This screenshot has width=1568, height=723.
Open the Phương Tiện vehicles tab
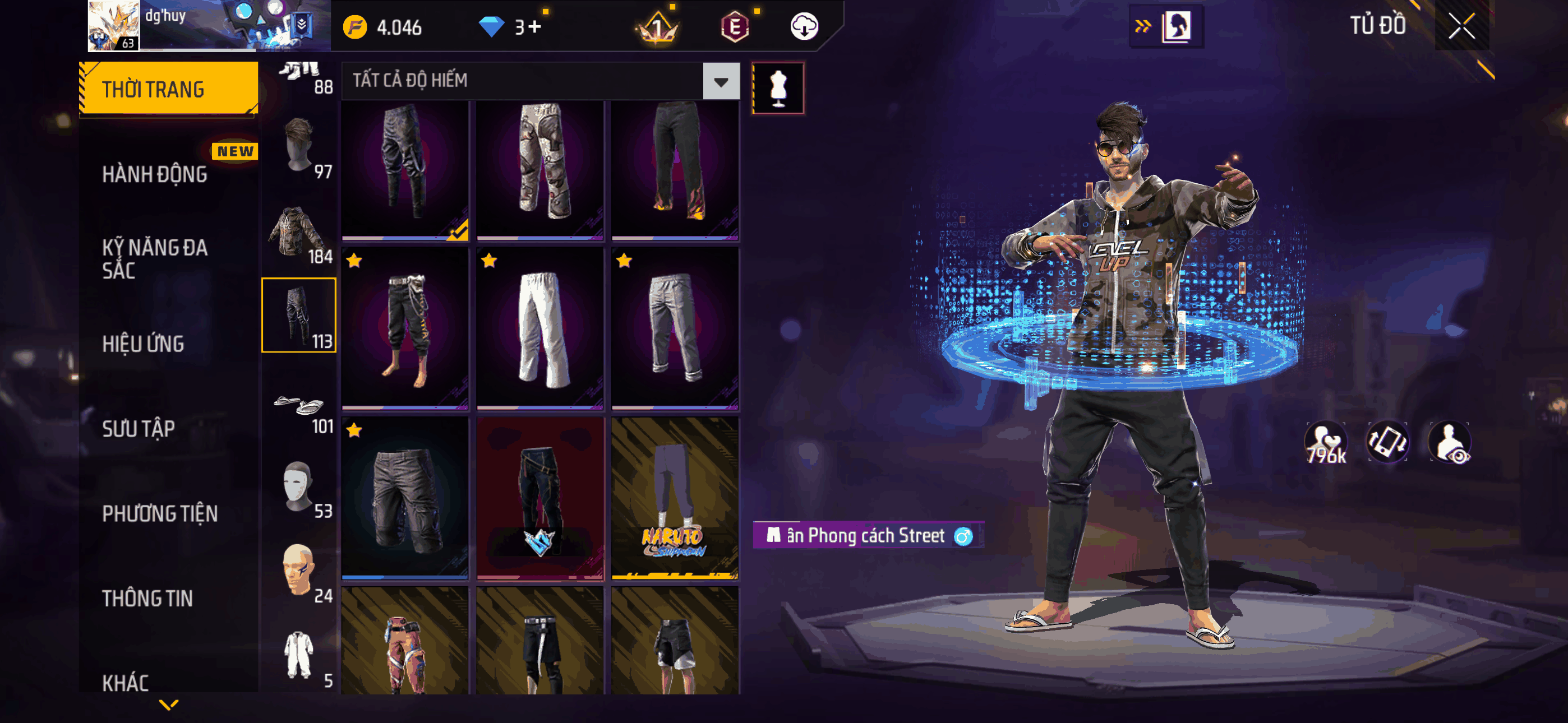(x=159, y=513)
